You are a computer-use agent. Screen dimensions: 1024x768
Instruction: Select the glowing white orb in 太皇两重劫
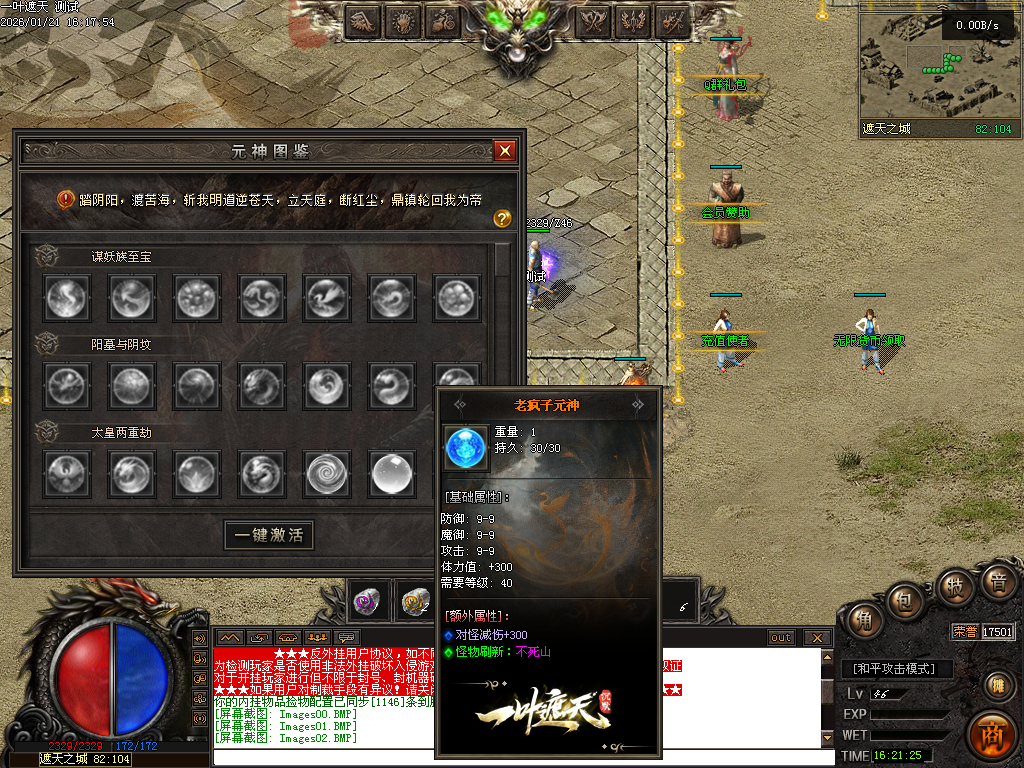coord(392,474)
